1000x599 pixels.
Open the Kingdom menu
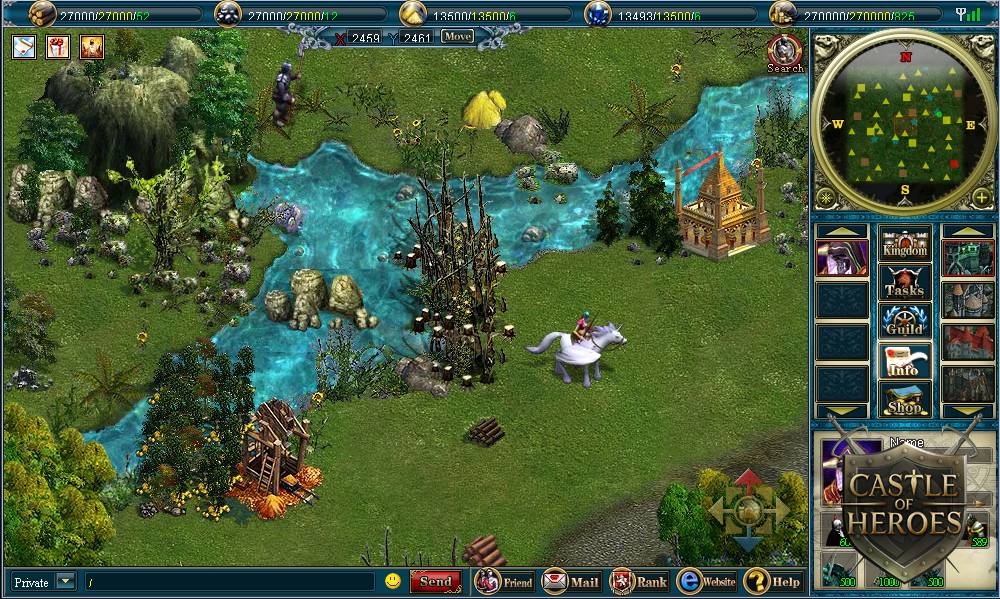tap(905, 243)
